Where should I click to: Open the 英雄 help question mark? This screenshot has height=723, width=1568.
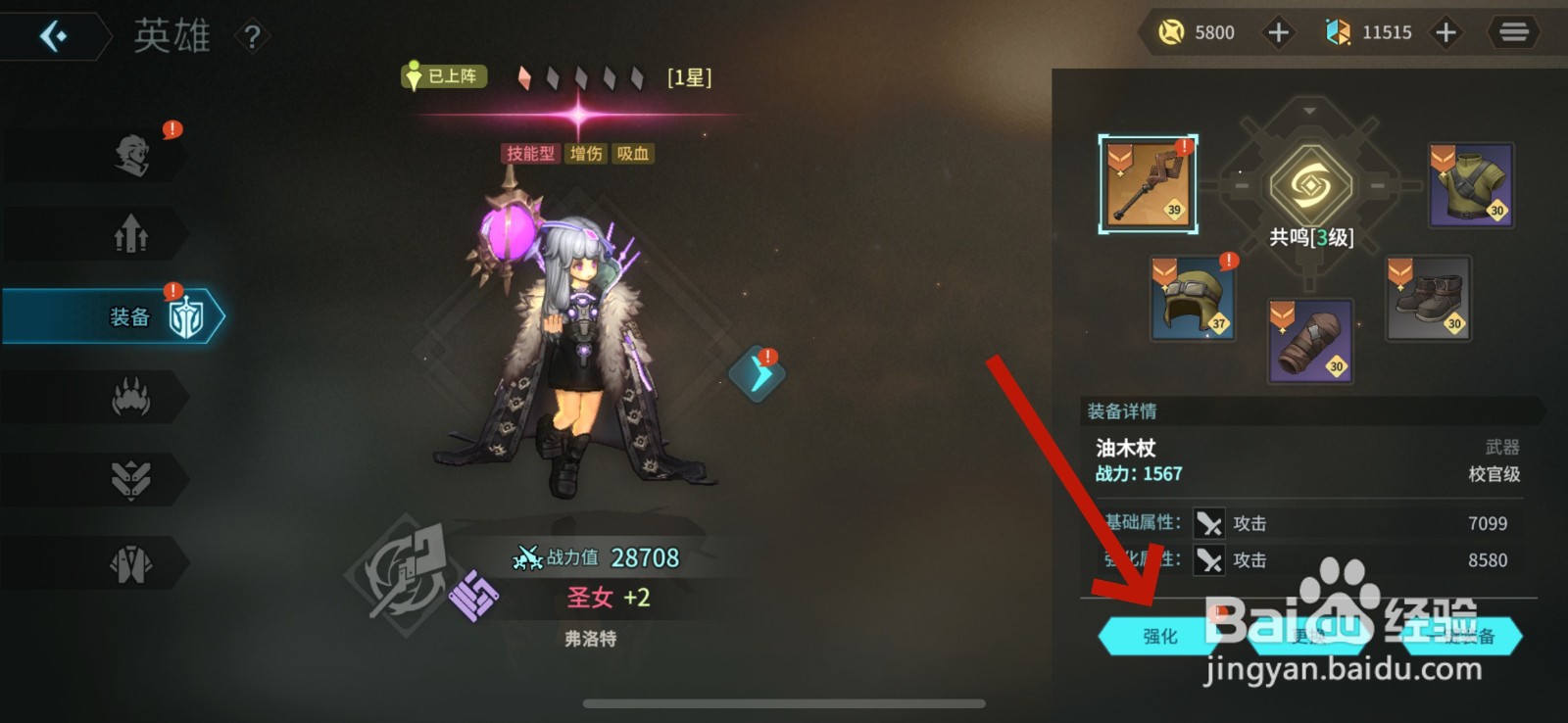pos(252,35)
